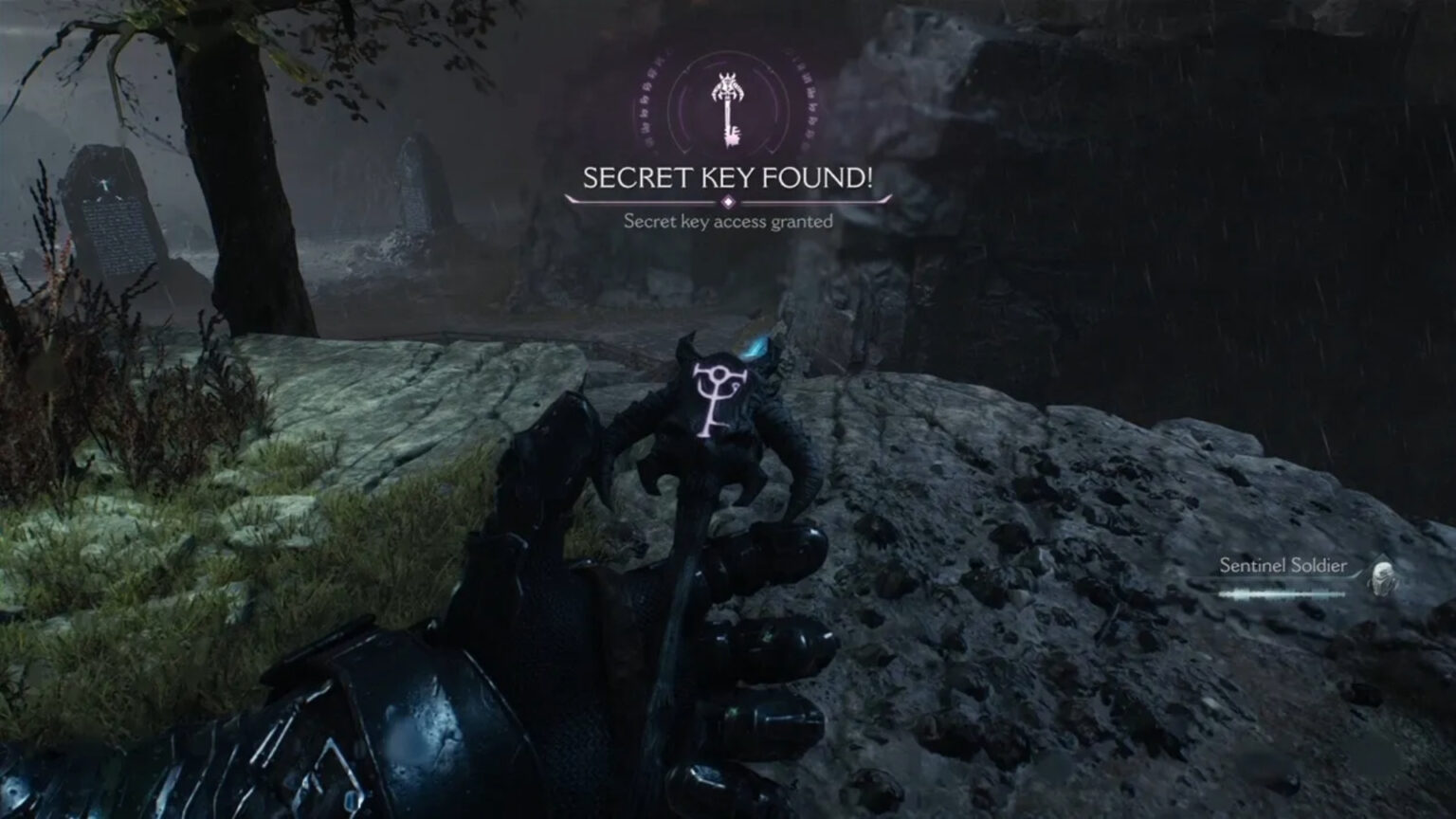Click the audio waveform under Sentinel Soldier
Viewport: 1456px width, 819px height.
[x=1281, y=594]
